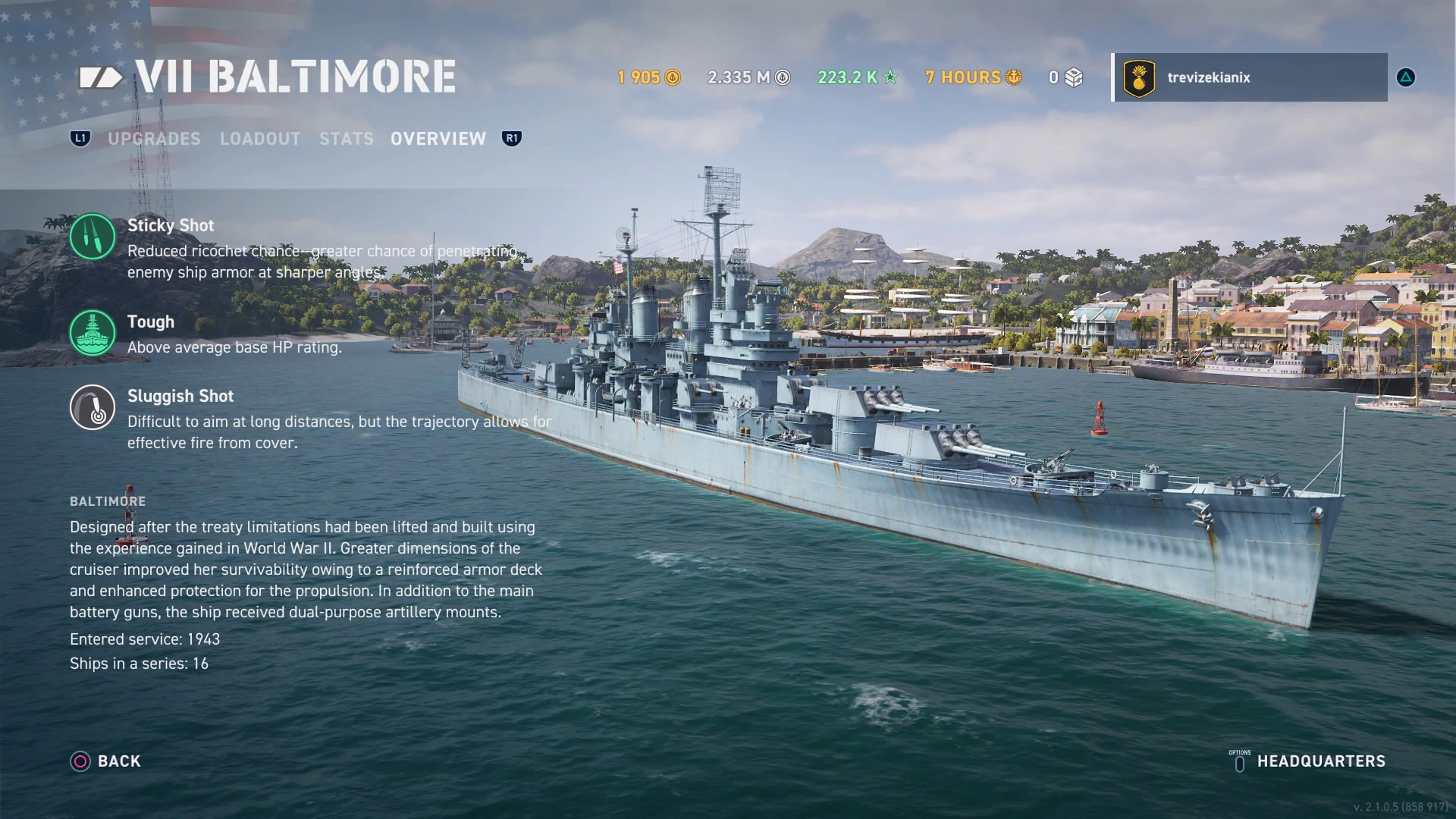This screenshot has width=1456, height=819.
Task: Select the Overview tab
Action: pyautogui.click(x=438, y=139)
